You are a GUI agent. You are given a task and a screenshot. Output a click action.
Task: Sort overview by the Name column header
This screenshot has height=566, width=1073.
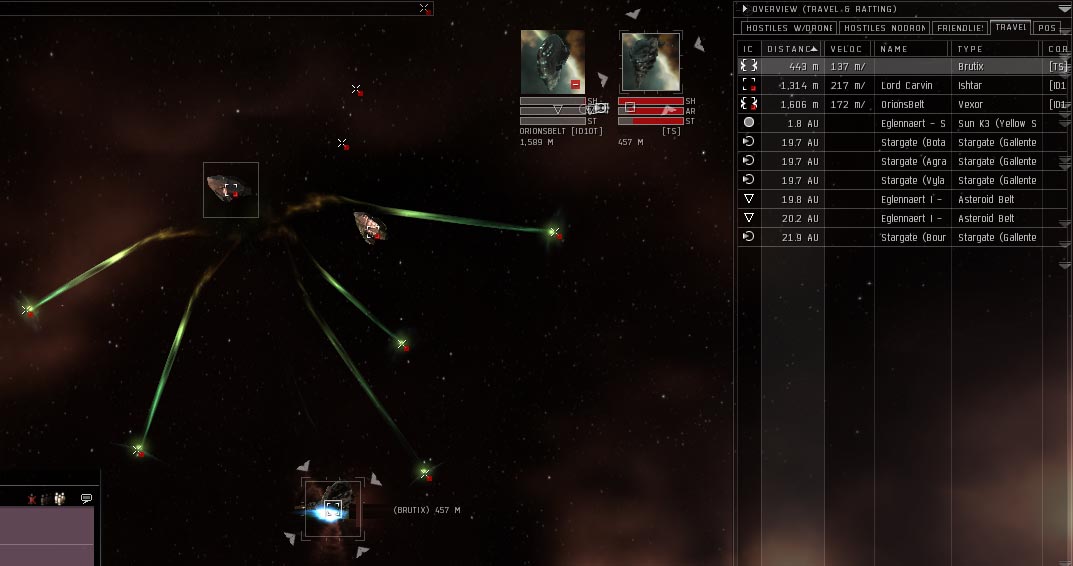click(910, 48)
